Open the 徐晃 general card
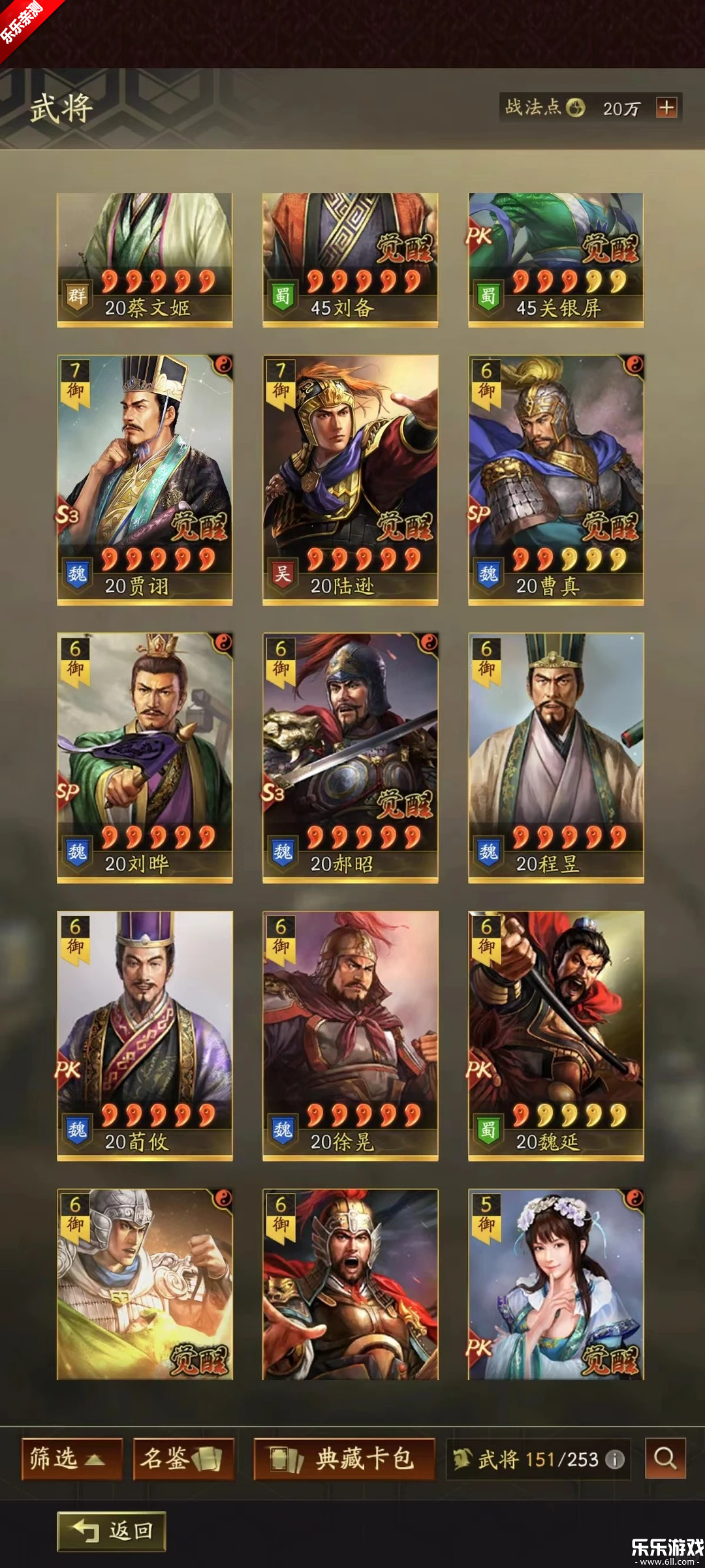The height and width of the screenshot is (1568, 705). (x=350, y=1035)
